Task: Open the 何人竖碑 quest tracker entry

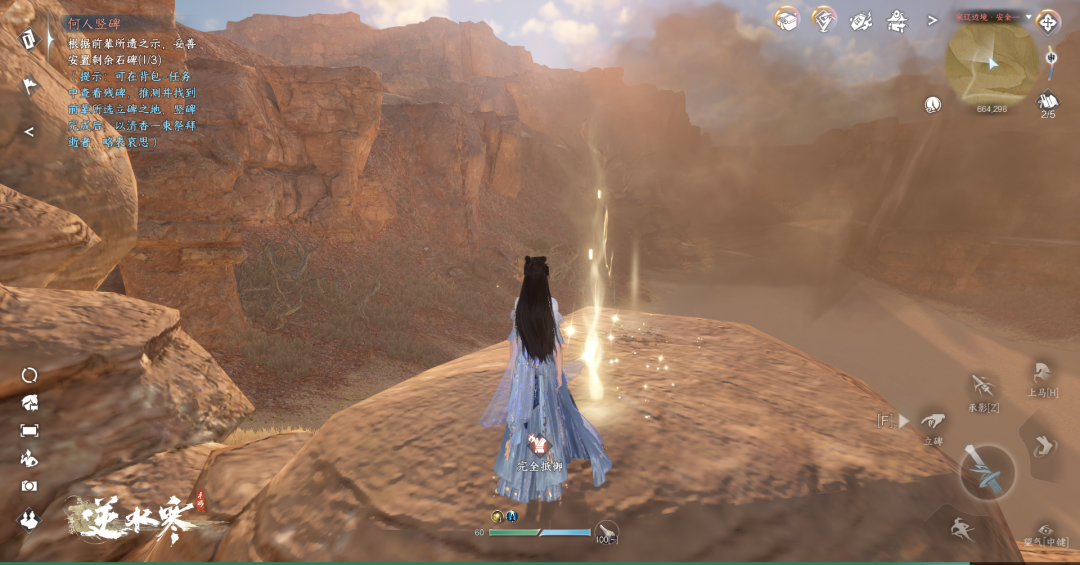Action: (x=92, y=22)
